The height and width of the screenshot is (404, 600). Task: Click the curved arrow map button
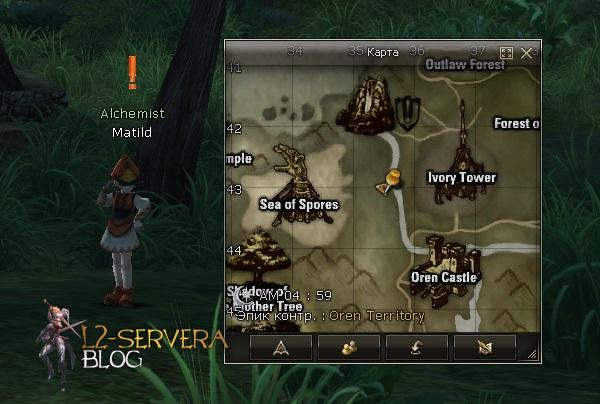tap(418, 346)
